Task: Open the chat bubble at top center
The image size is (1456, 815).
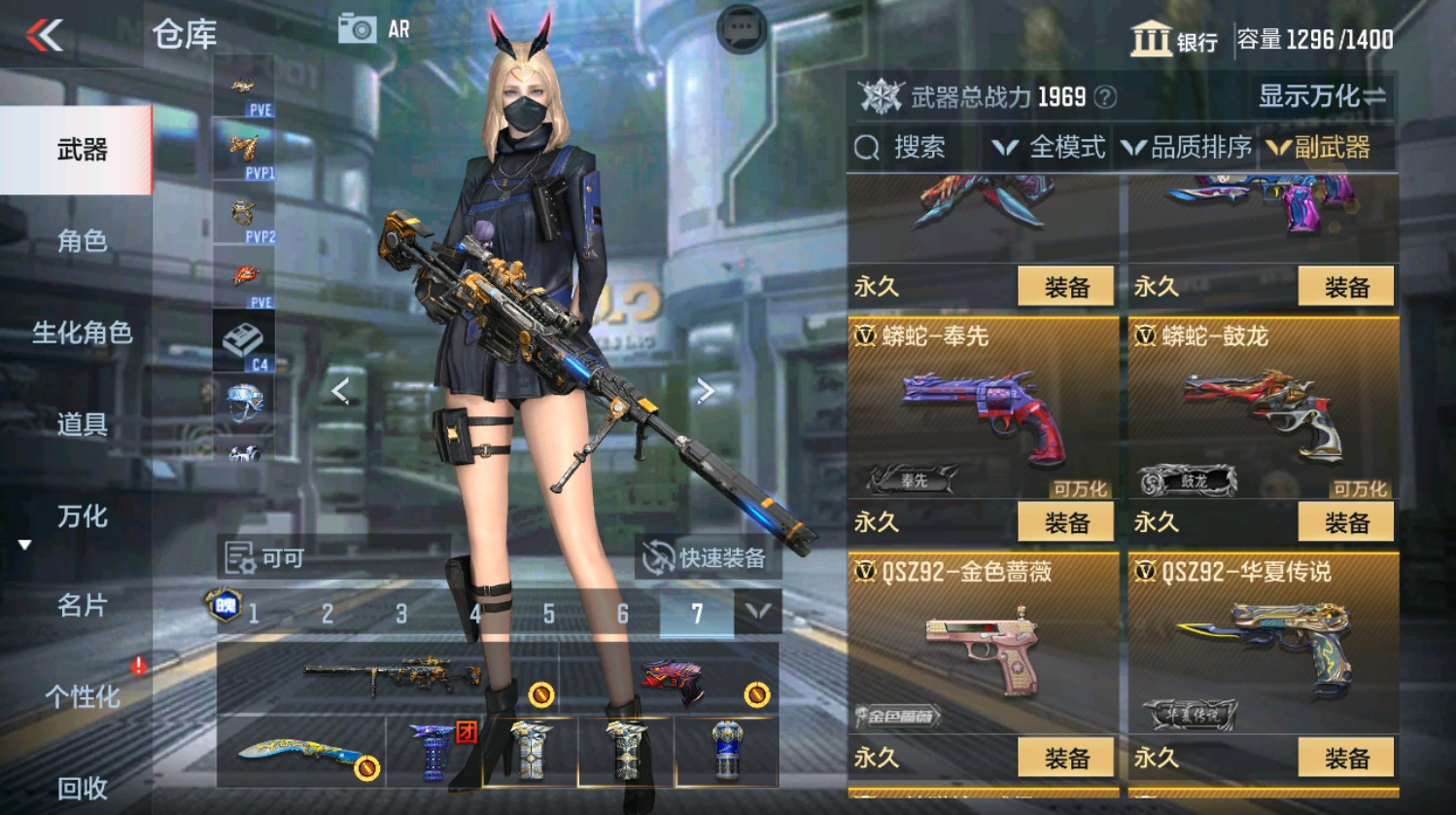Action: [739, 31]
